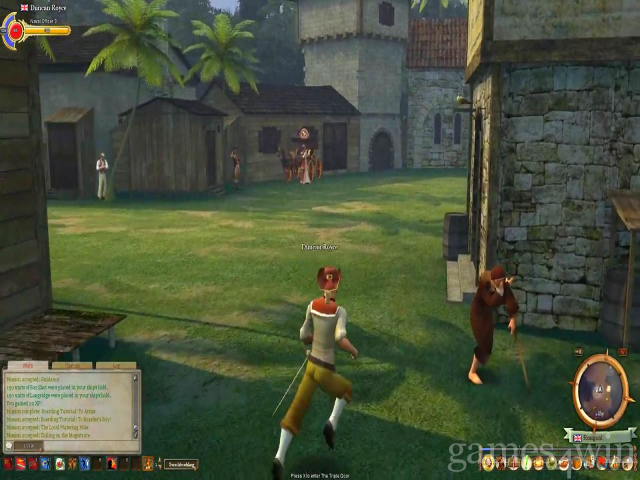Image resolution: width=640 pixels, height=480 pixels.
Task: Click the player portrait health orb
Action: click(x=15, y=30)
